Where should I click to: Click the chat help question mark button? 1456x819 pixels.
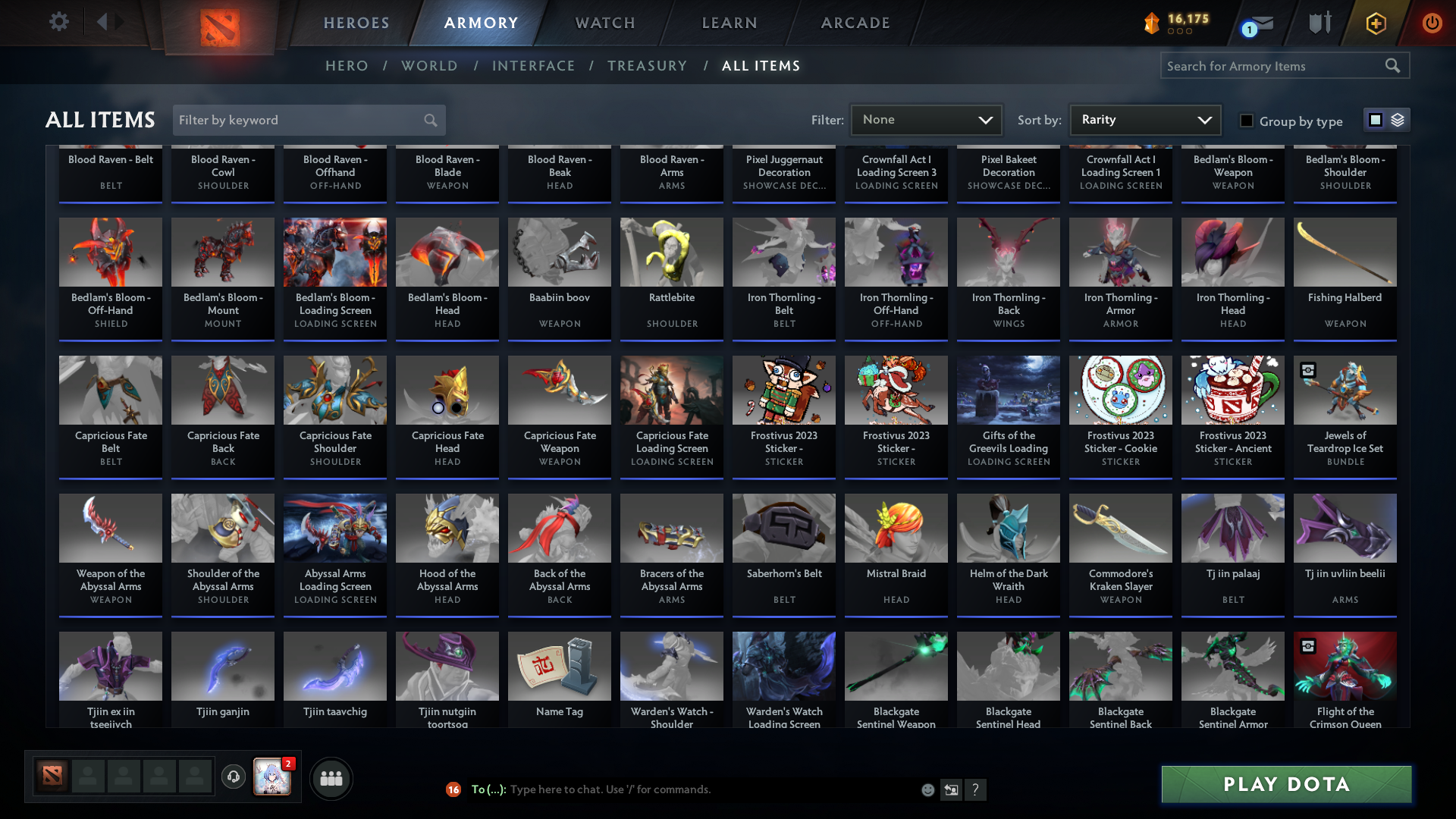[x=976, y=789]
